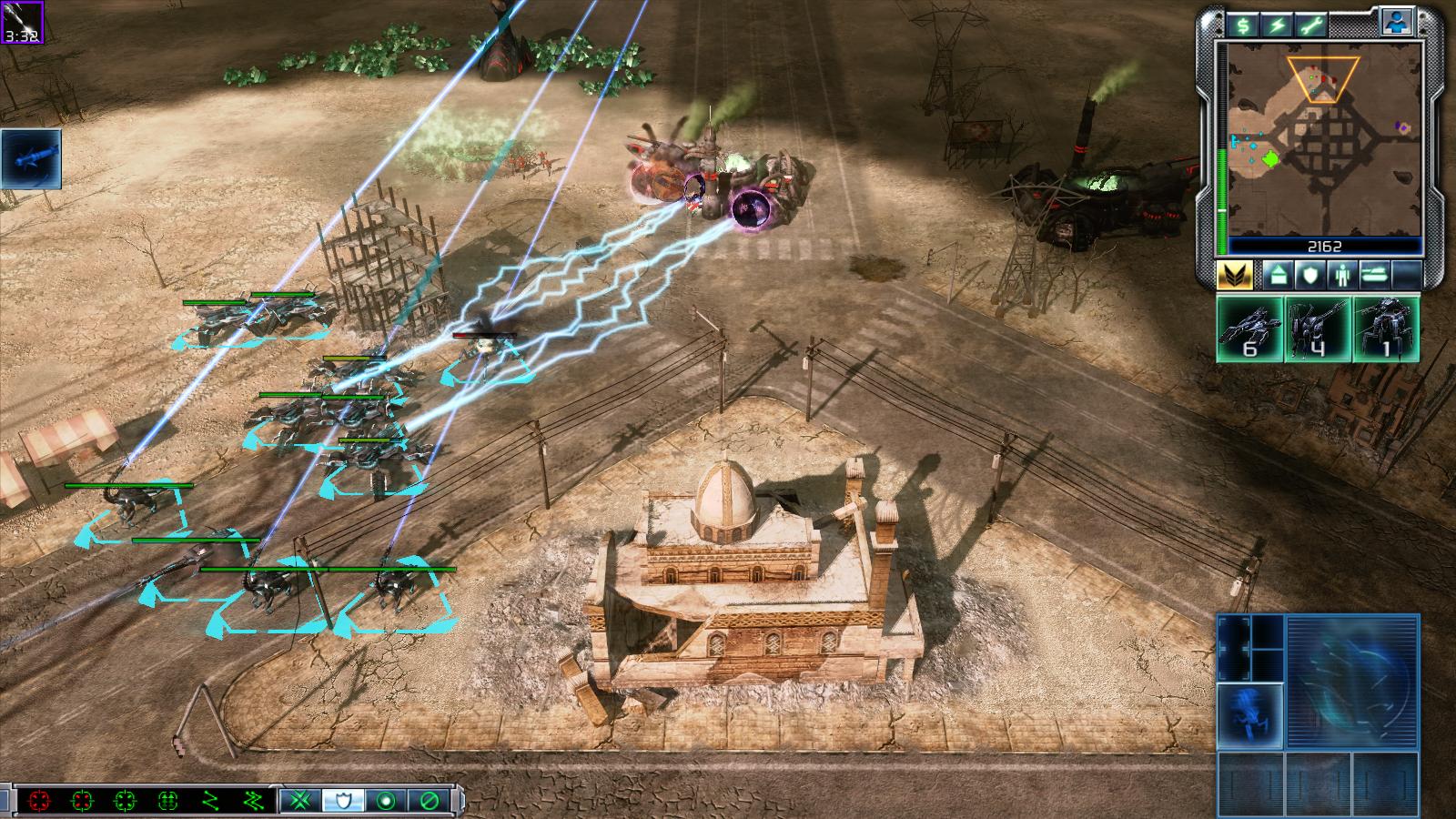Open the structures build tab
Screen dimensions: 1456x819
(x=1279, y=274)
